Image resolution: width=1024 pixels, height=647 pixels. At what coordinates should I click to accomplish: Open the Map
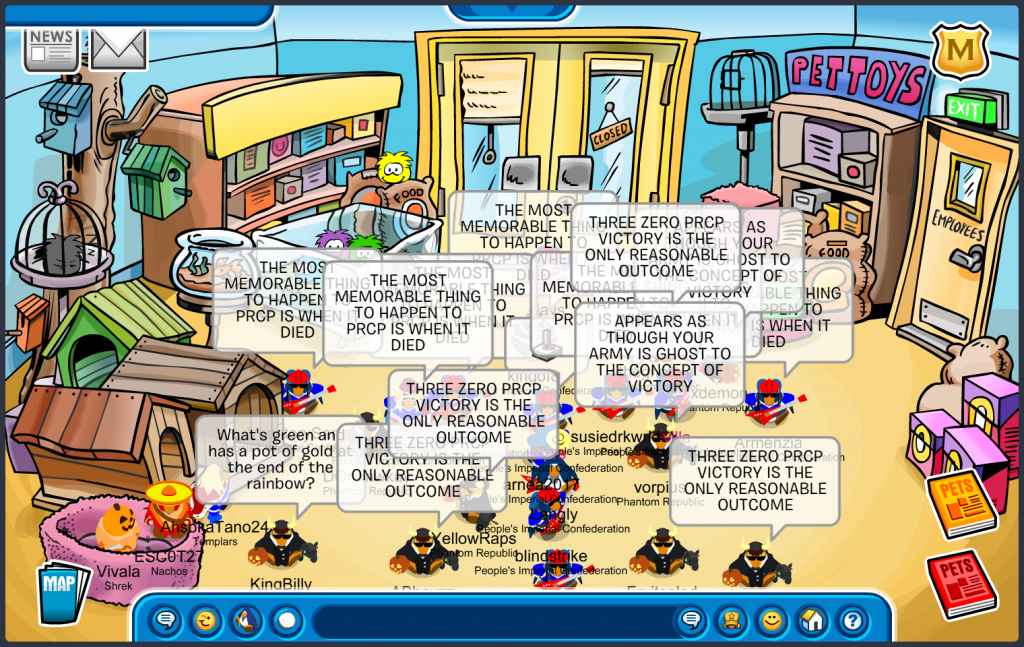(x=63, y=592)
